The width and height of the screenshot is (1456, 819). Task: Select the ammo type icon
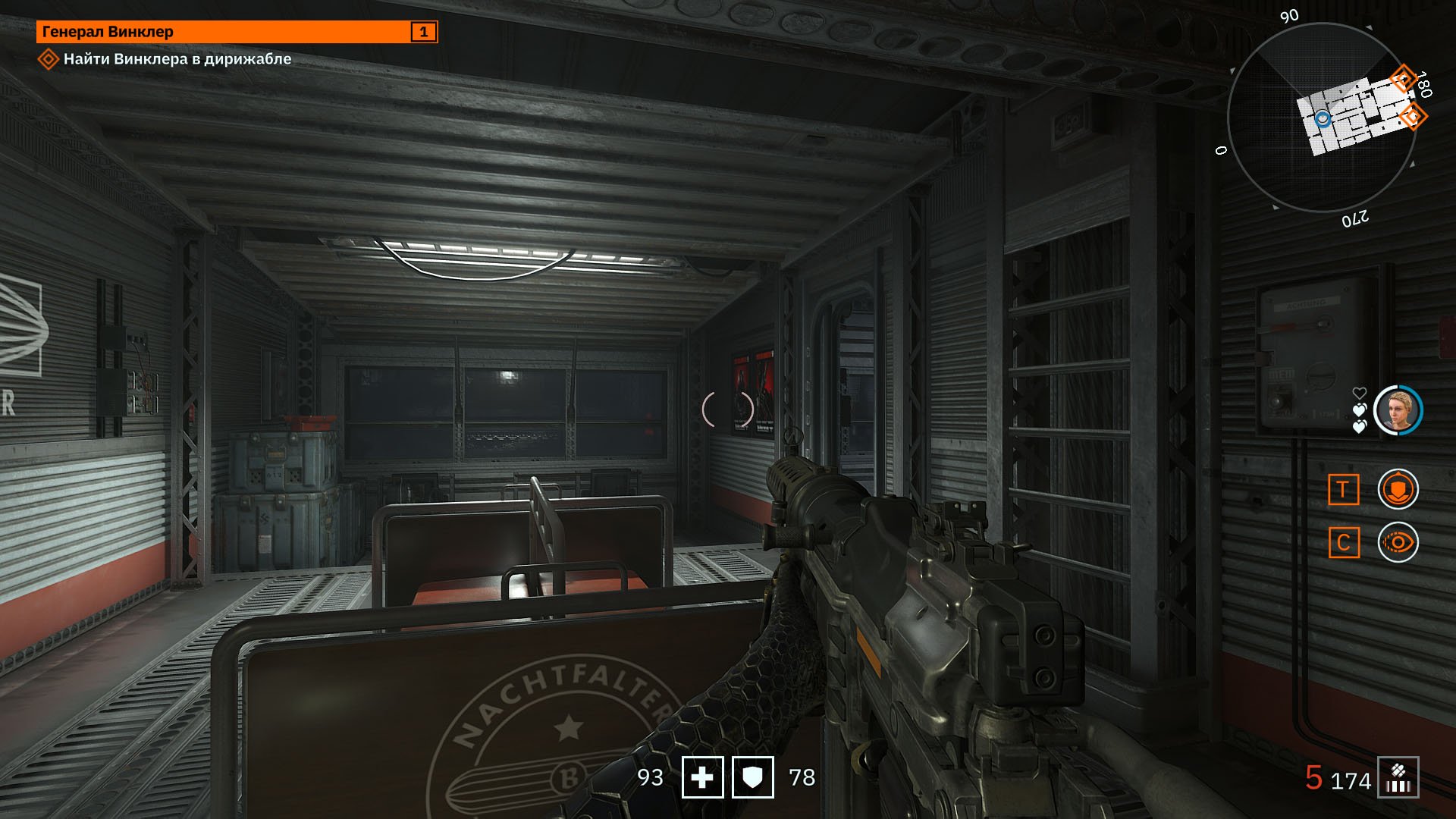1398,778
